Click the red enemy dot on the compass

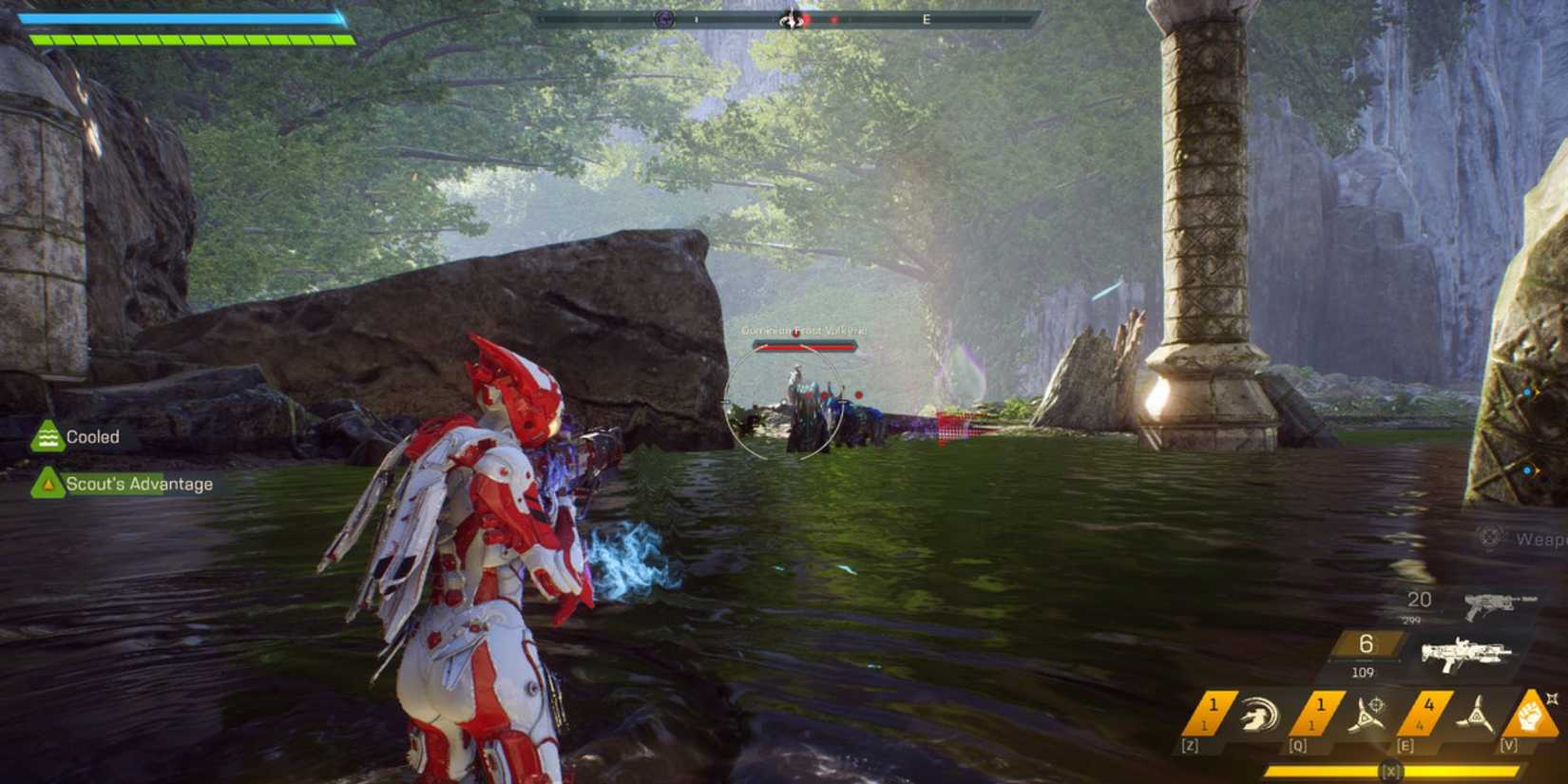pos(808,19)
